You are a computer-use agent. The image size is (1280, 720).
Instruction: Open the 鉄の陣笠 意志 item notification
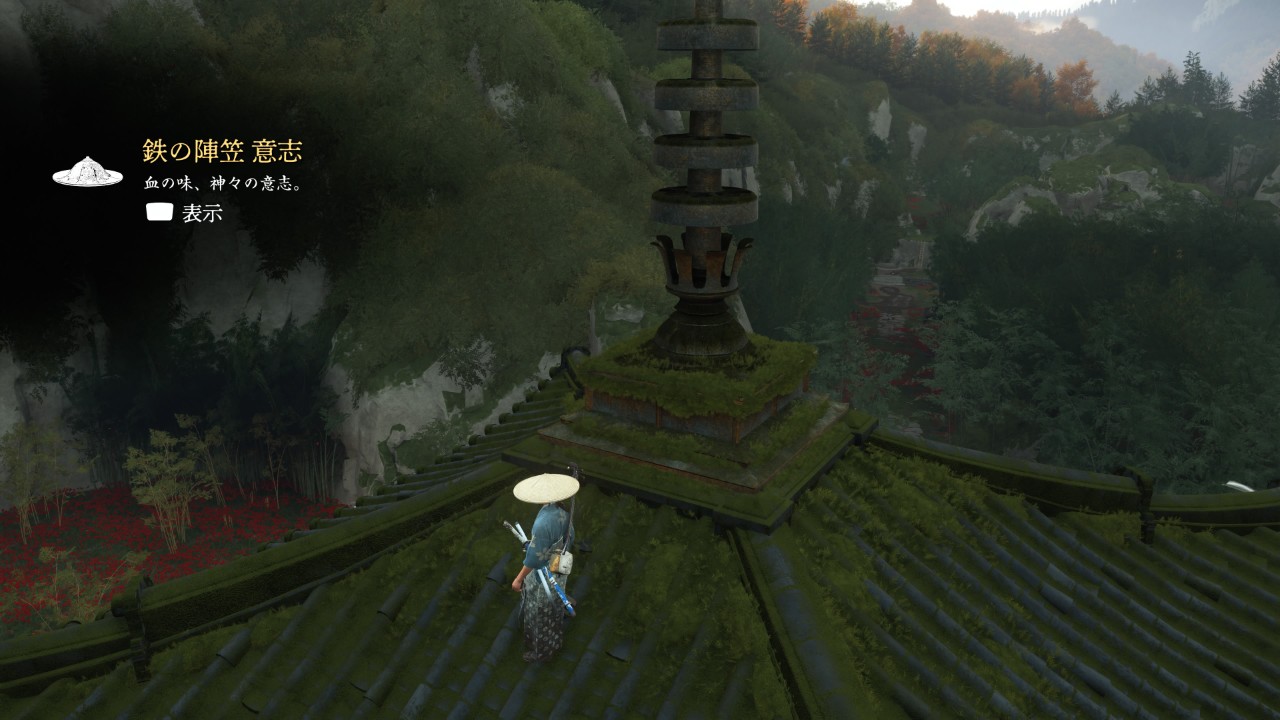(x=222, y=152)
